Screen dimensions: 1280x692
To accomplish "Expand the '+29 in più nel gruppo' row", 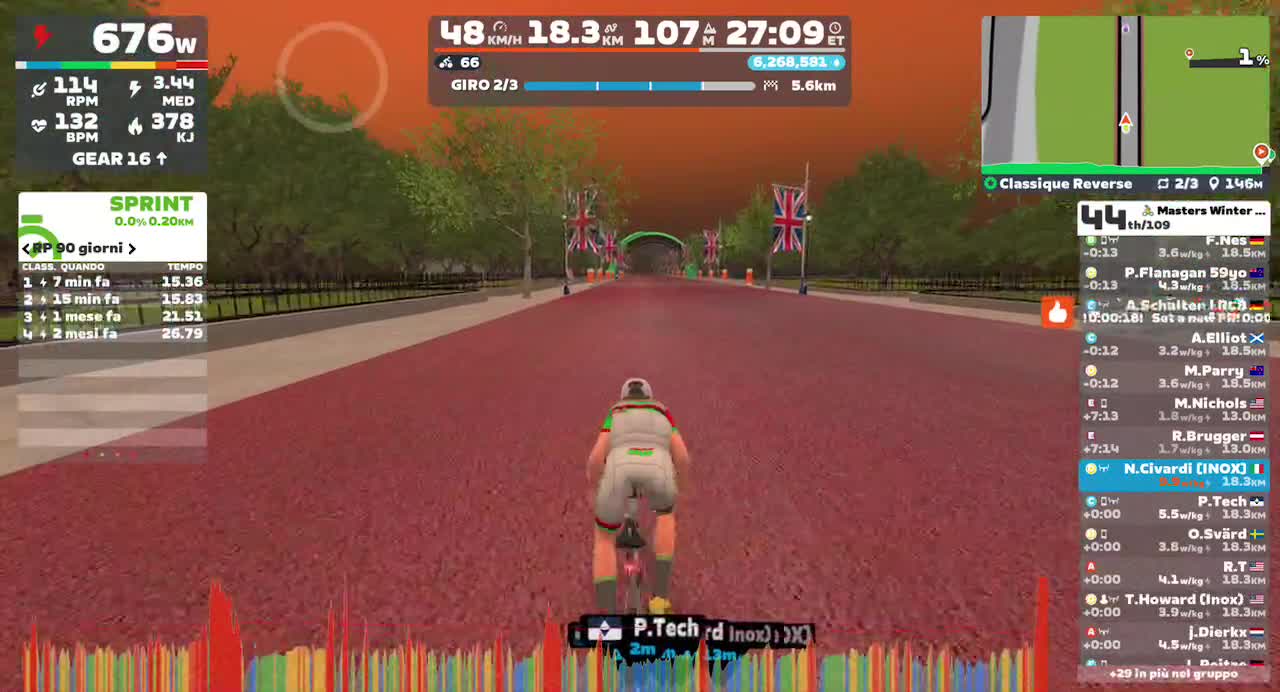I will (x=1172, y=674).
